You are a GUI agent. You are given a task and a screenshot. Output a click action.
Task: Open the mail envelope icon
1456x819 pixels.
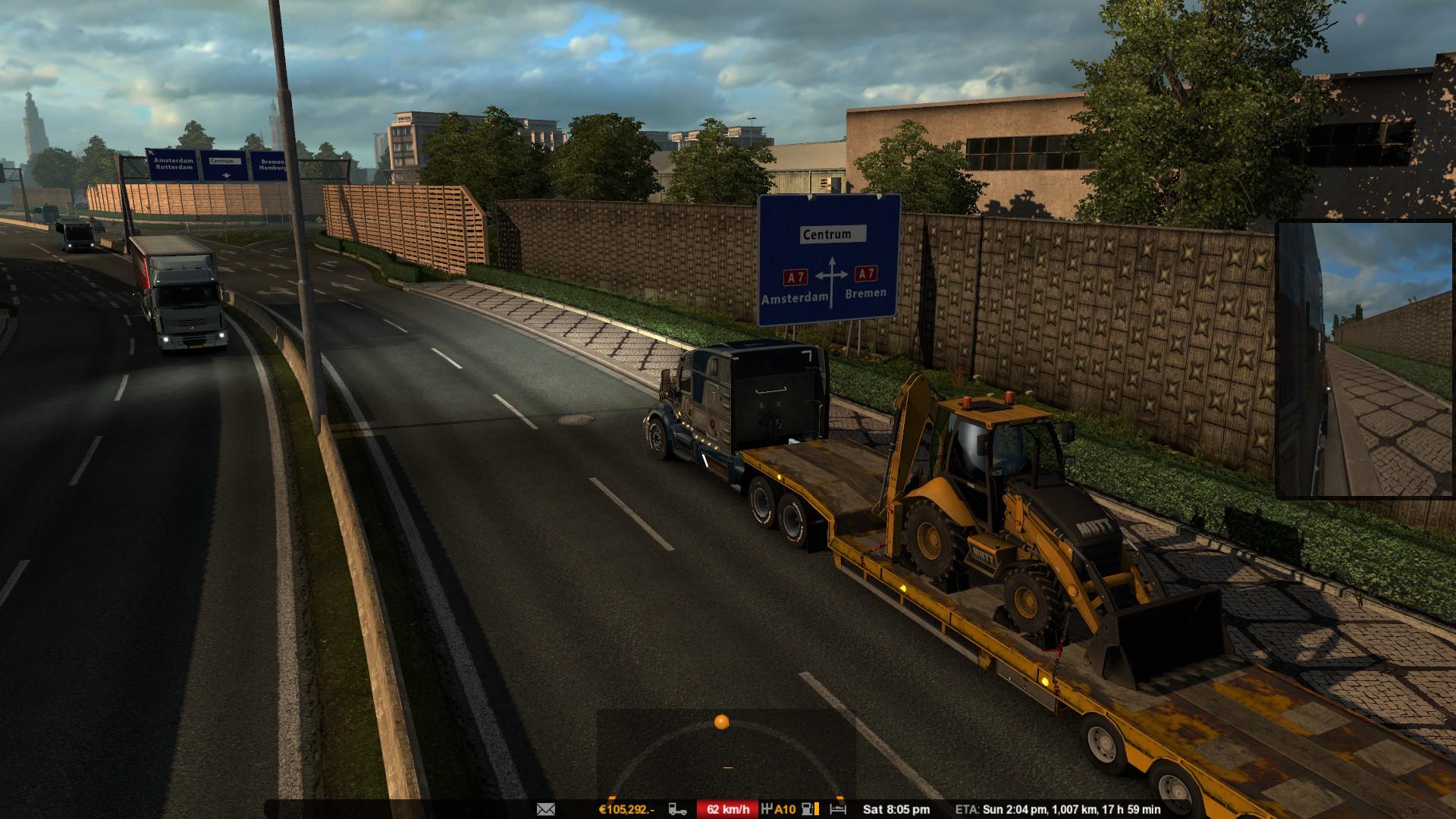click(546, 809)
